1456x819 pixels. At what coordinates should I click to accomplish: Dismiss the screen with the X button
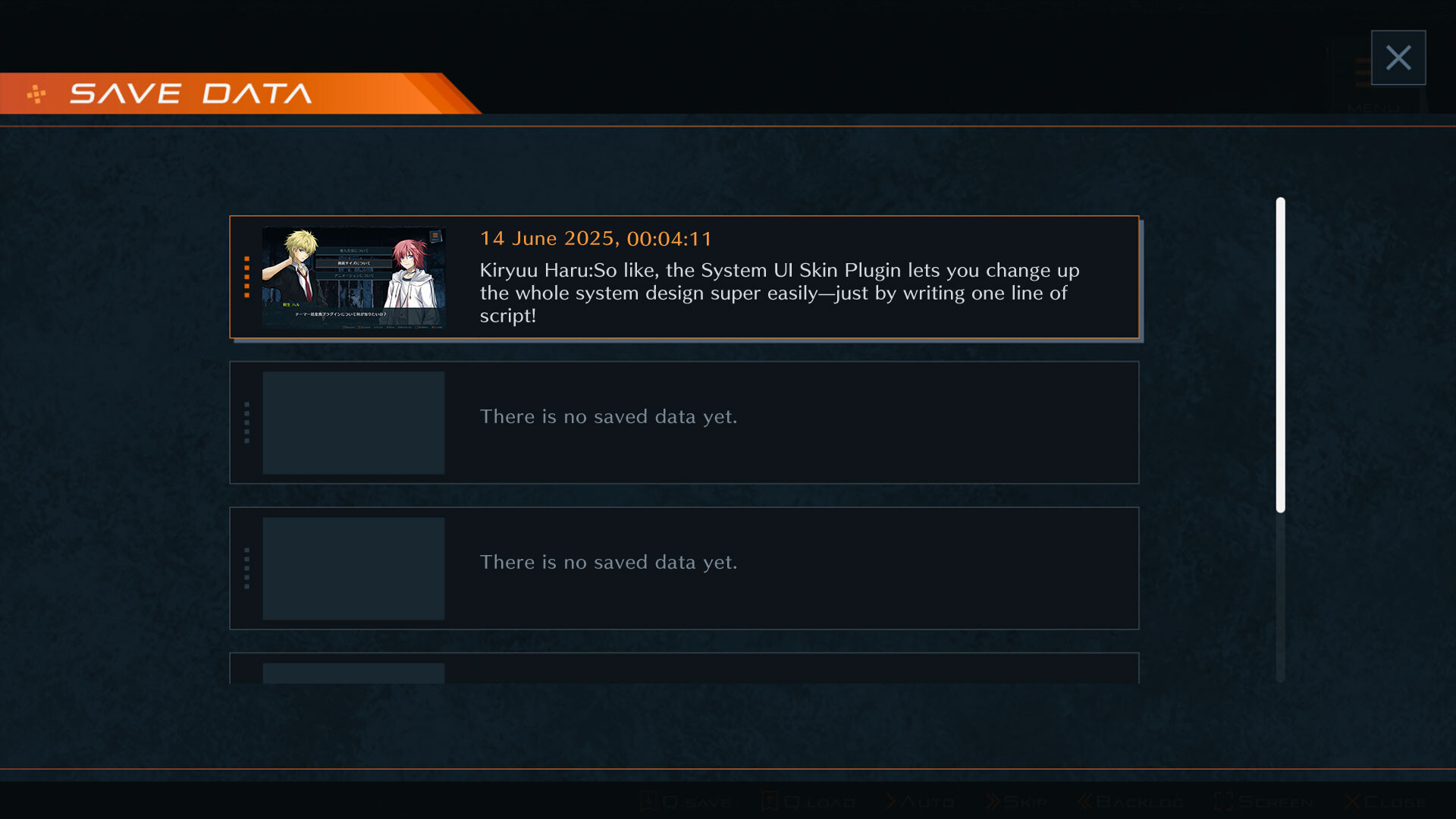[1398, 57]
